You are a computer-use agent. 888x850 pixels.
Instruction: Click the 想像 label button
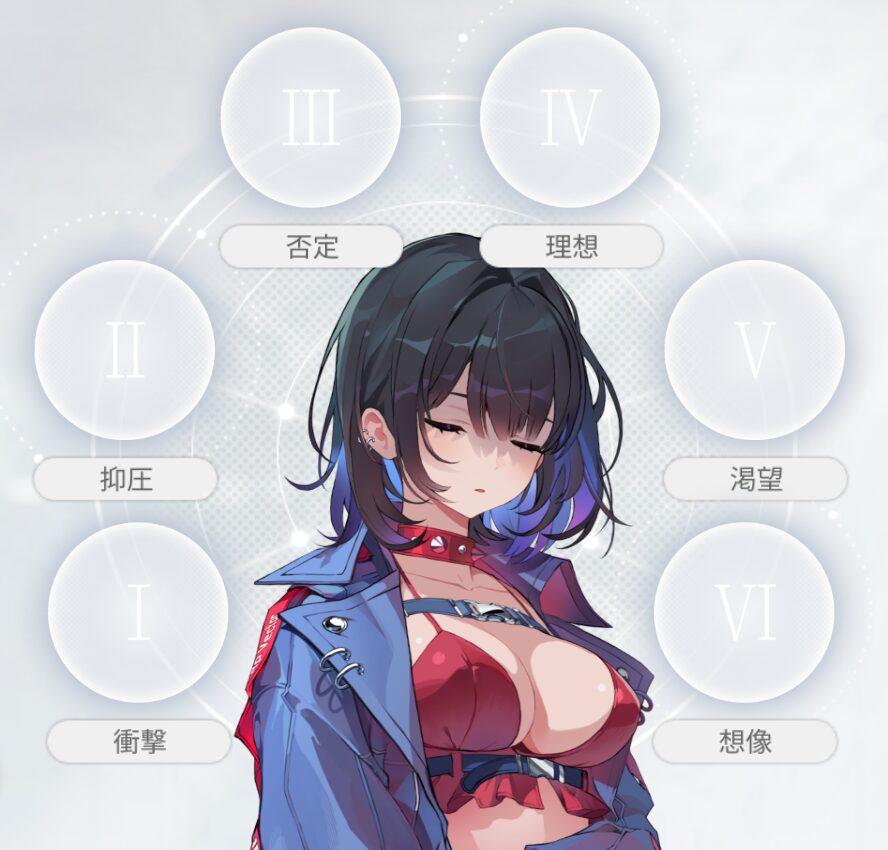click(x=745, y=741)
